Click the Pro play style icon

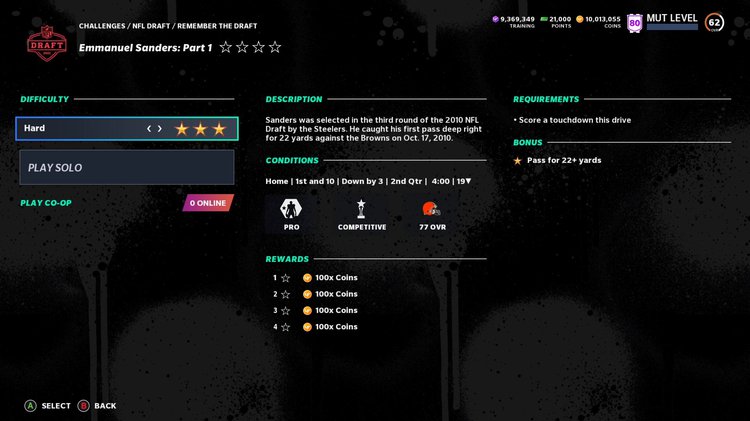tap(292, 211)
